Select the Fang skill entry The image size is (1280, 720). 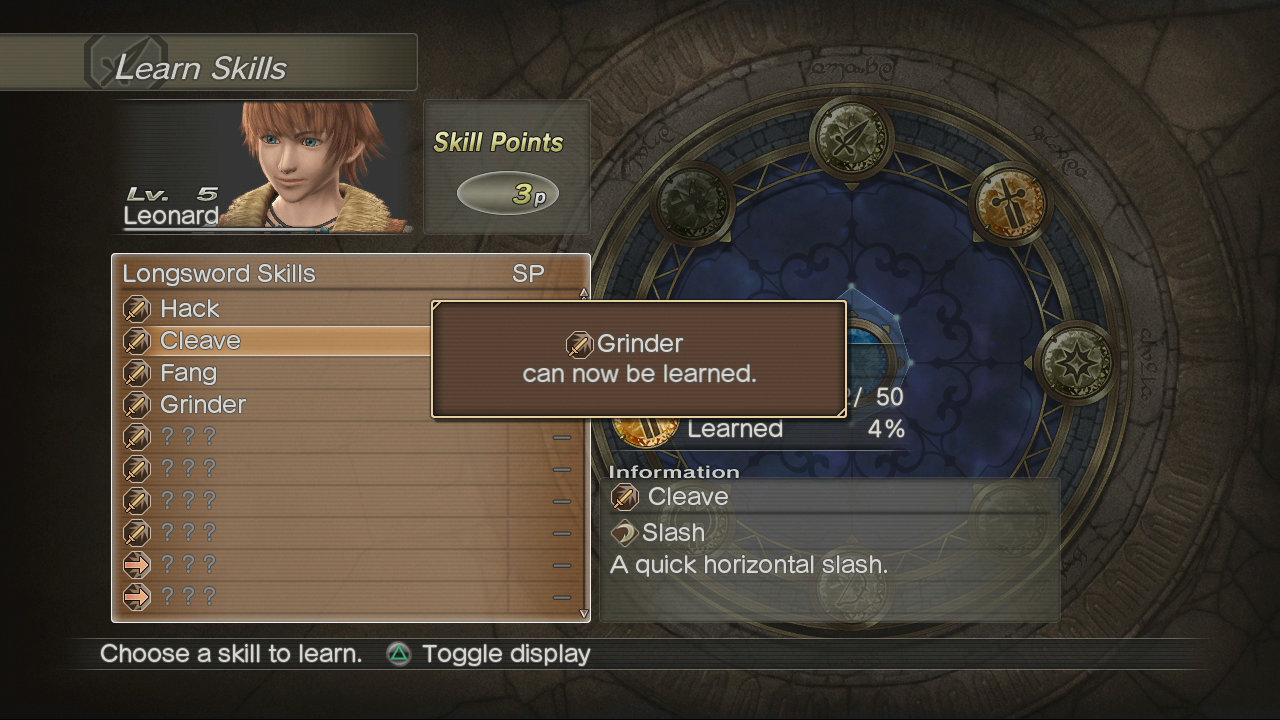188,373
